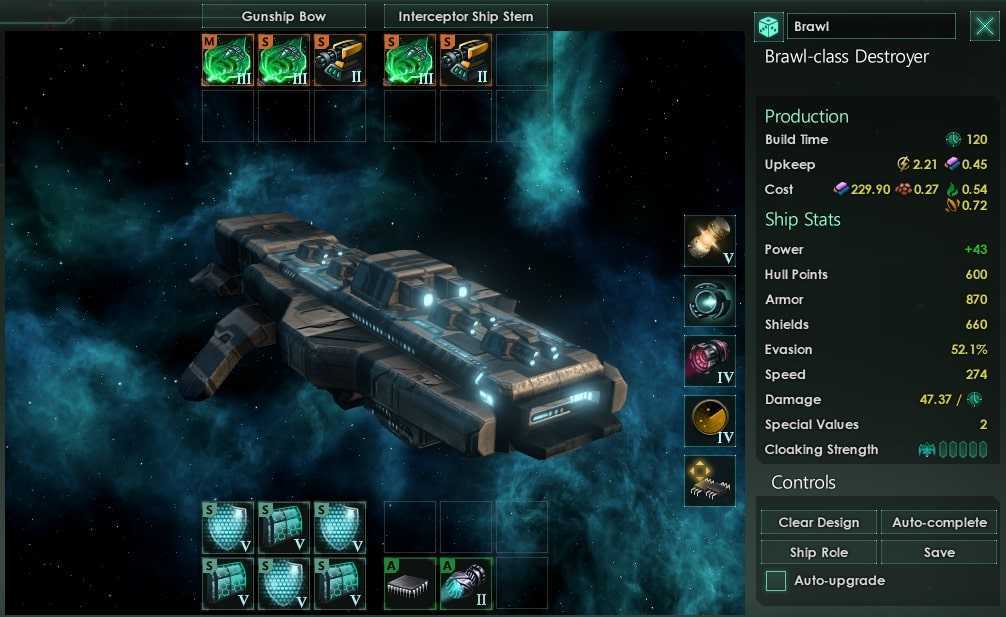Open the Ship Role options

tap(819, 552)
